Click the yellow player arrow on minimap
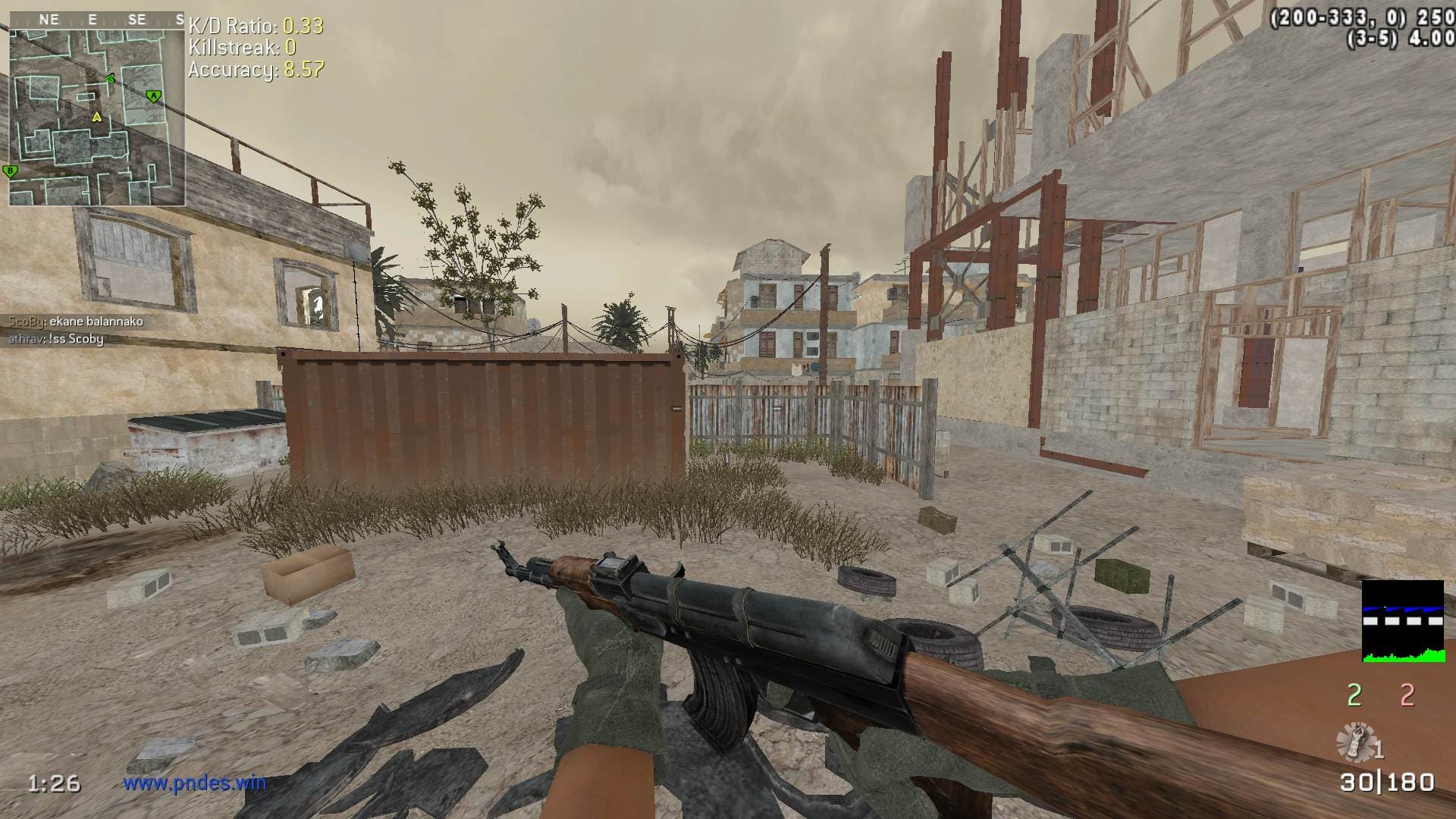 (96, 117)
